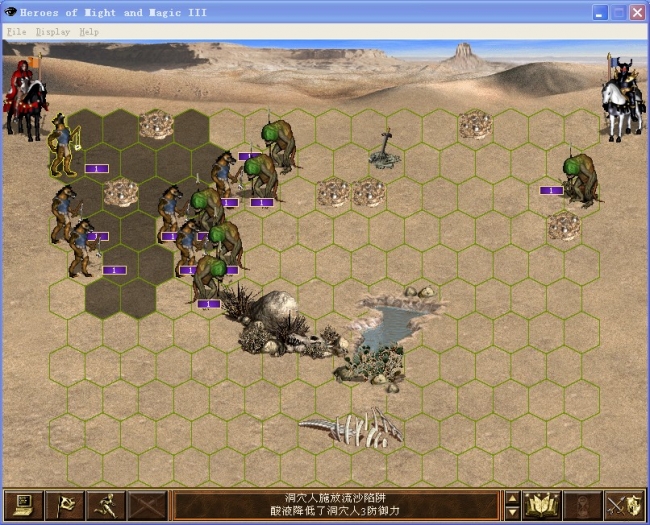This screenshot has width=650, height=525.
Task: Open the Display menu
Action: pos(53,32)
